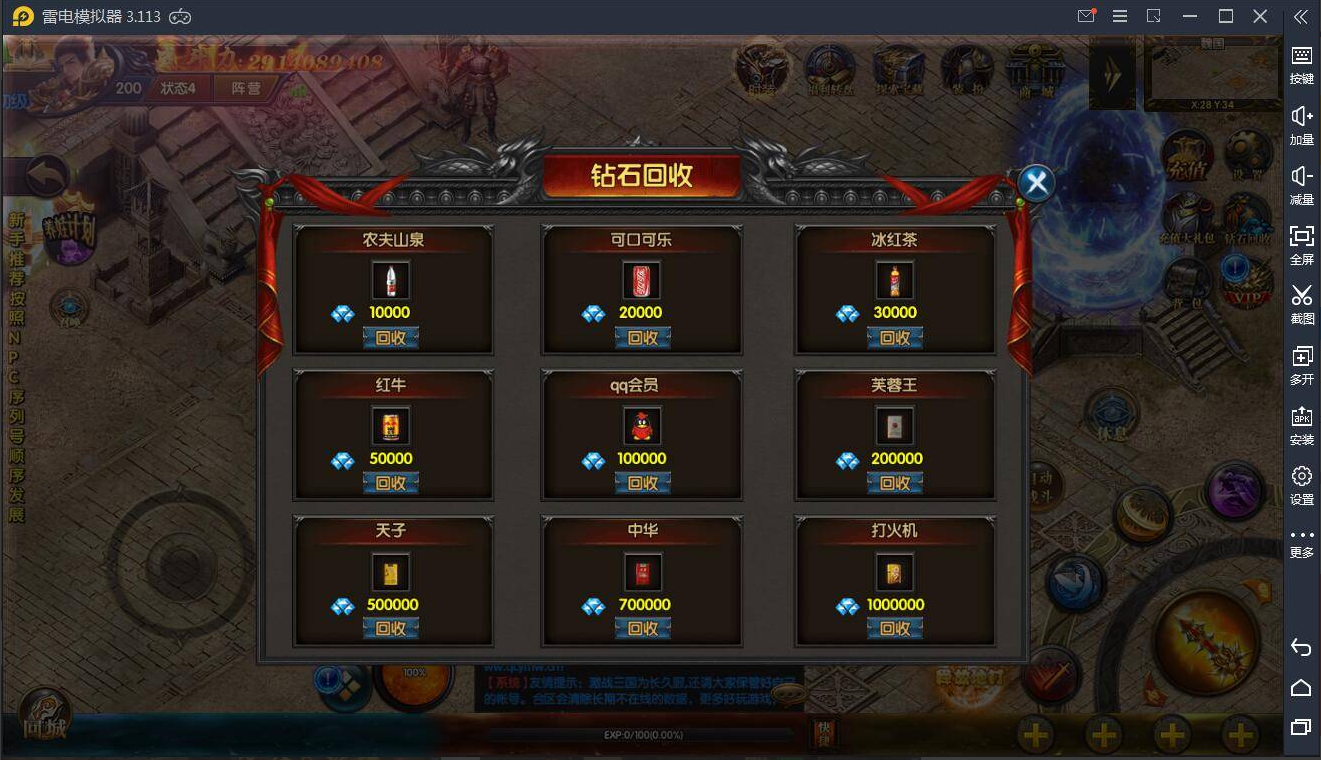Click the emulator 截图 screenshot tool

1301,304
